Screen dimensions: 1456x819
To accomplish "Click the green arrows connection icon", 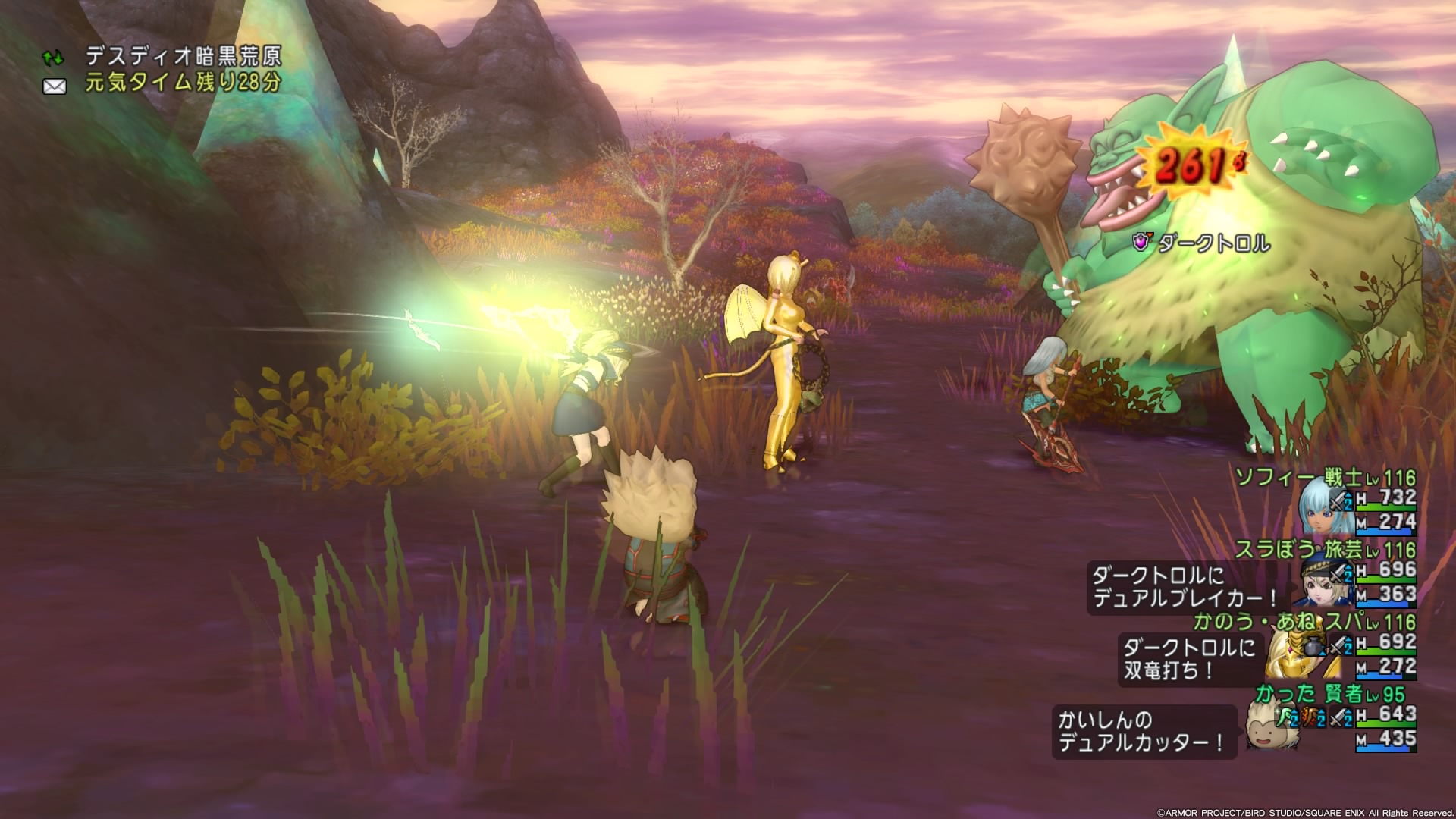I will click(x=53, y=58).
